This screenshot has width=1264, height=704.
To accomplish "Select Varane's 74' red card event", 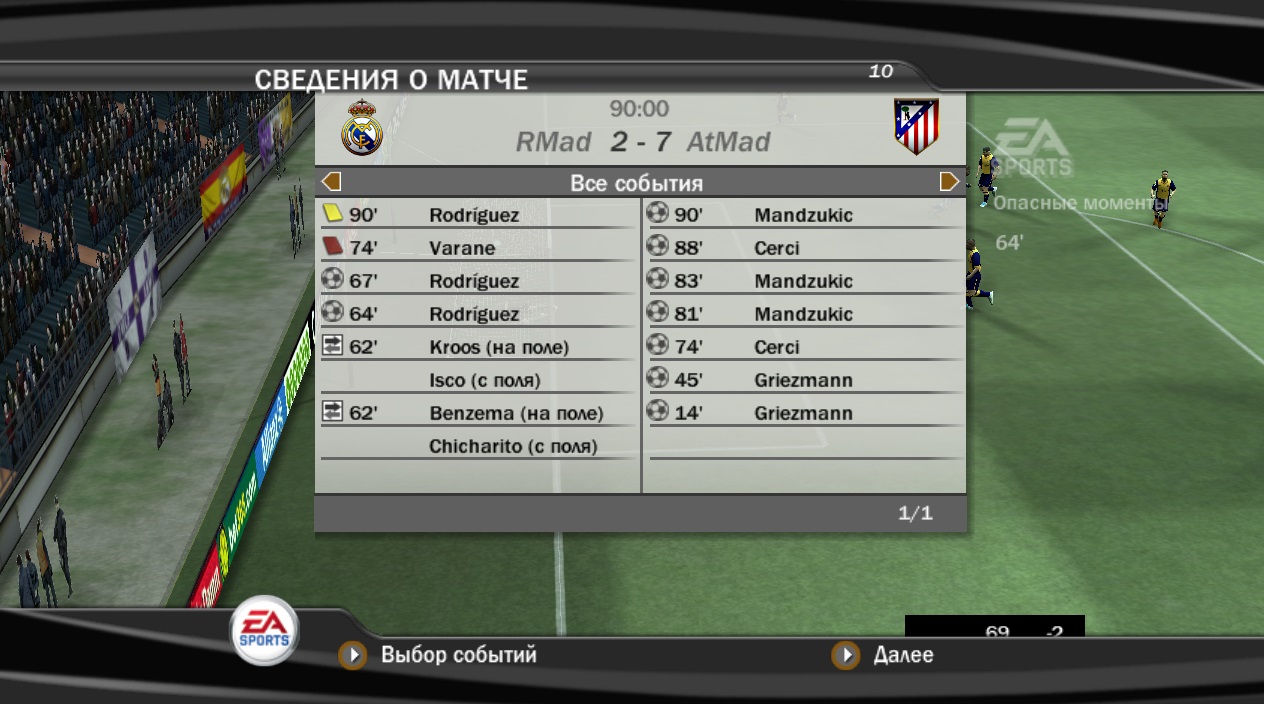I will click(x=476, y=248).
